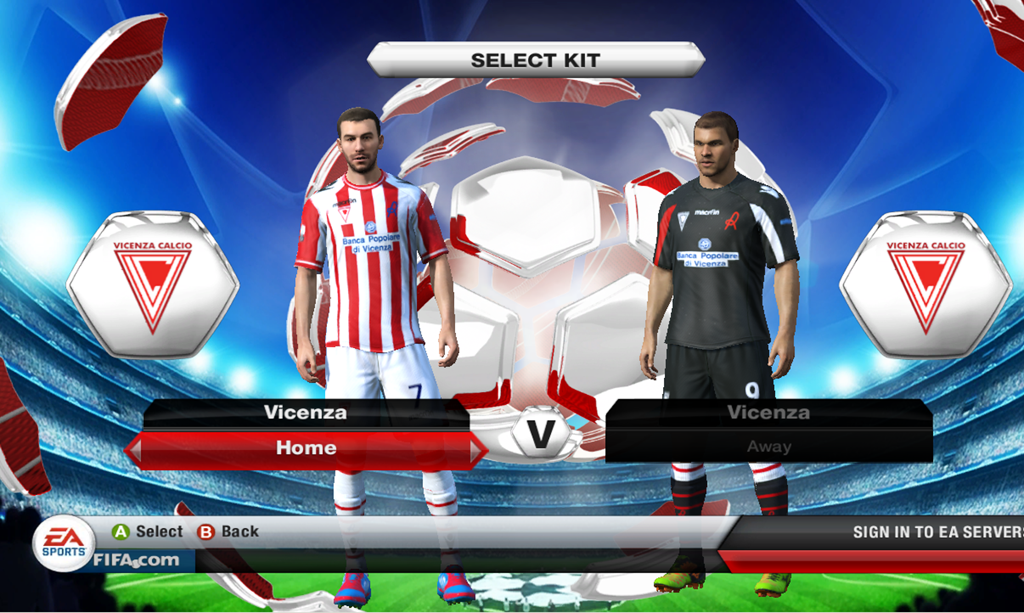Select the Home kit option bar
Viewport: 1024px width, 613px height.
306,449
